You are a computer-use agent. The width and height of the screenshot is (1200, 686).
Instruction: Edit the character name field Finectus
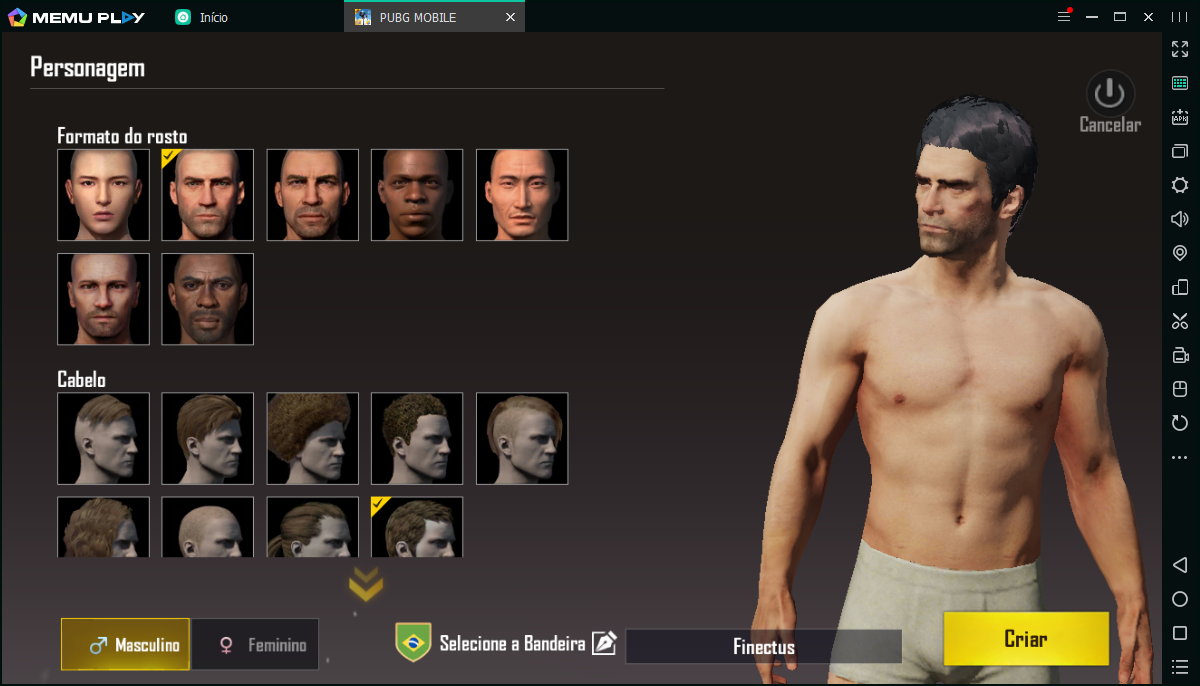click(763, 647)
